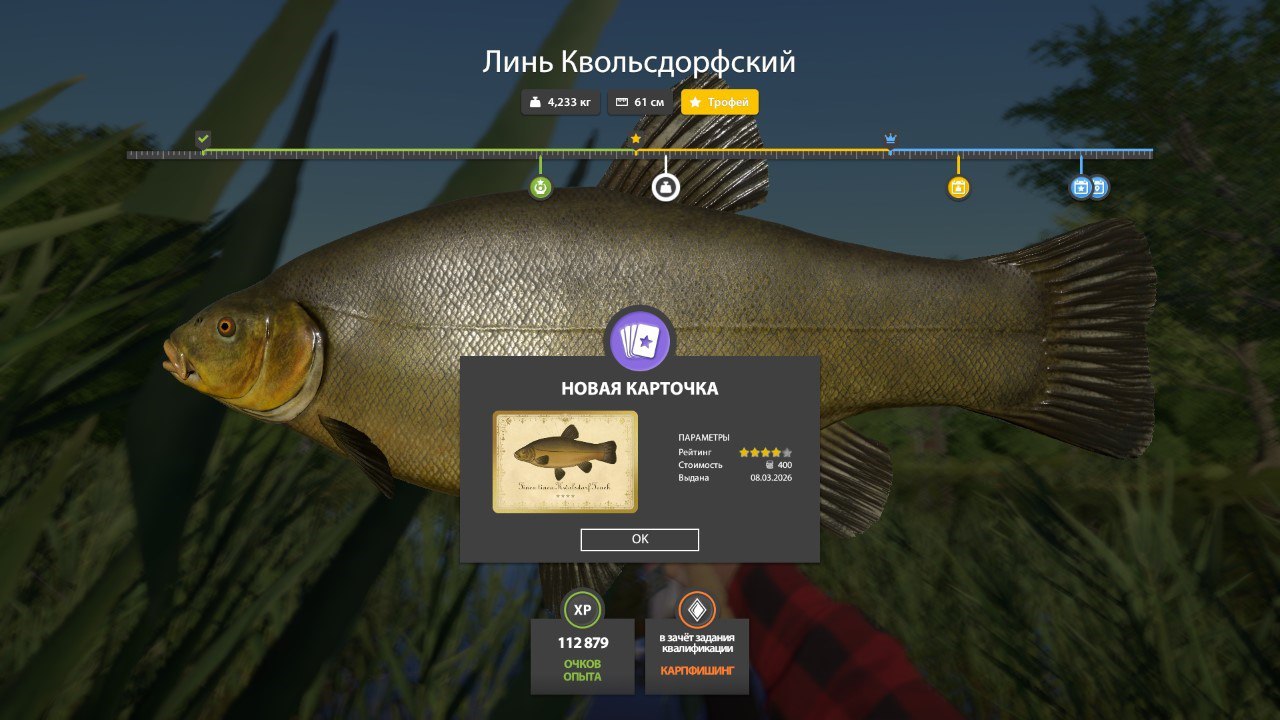Click the green checkmark marker on the scale

coord(203,138)
